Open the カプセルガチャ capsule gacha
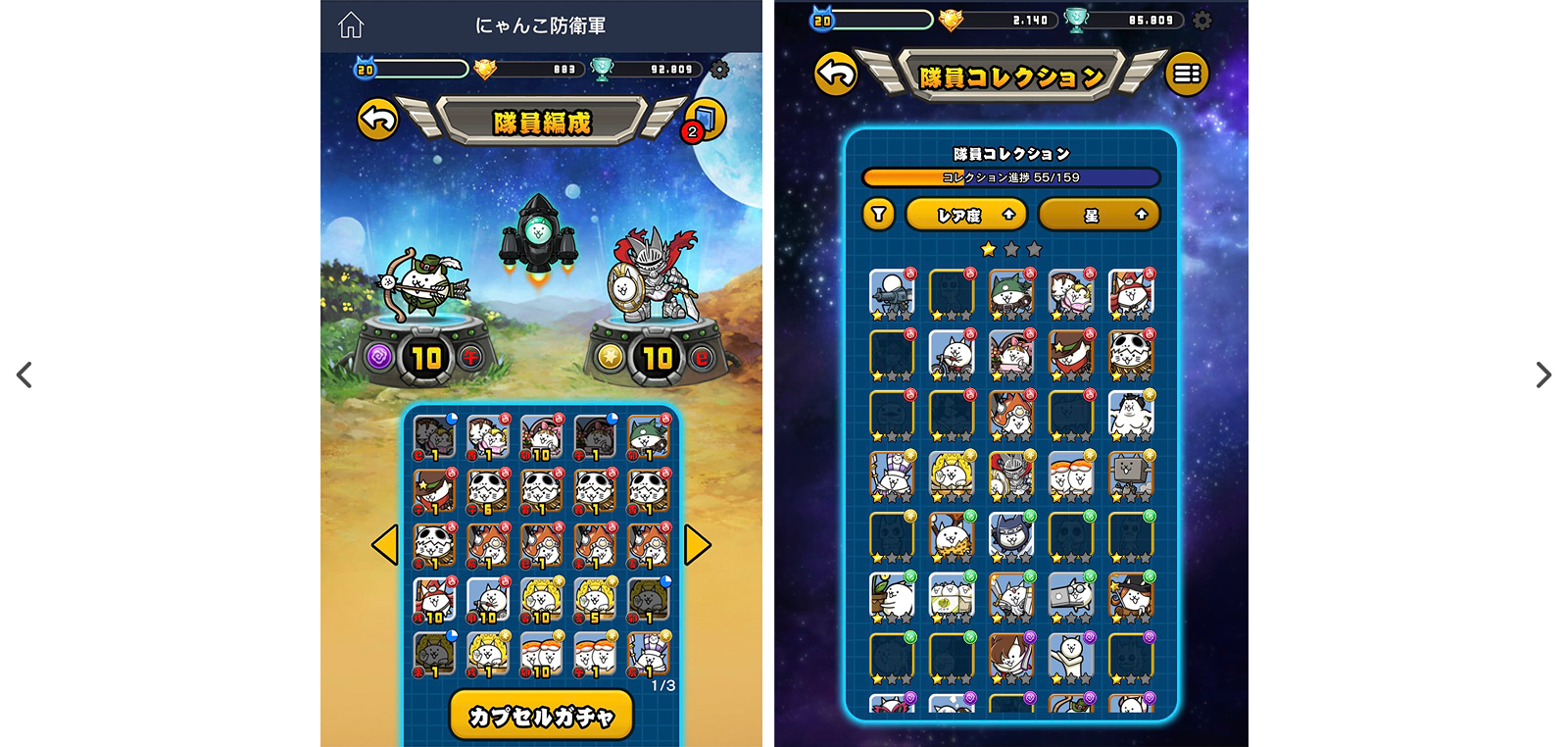1568x747 pixels. click(541, 716)
